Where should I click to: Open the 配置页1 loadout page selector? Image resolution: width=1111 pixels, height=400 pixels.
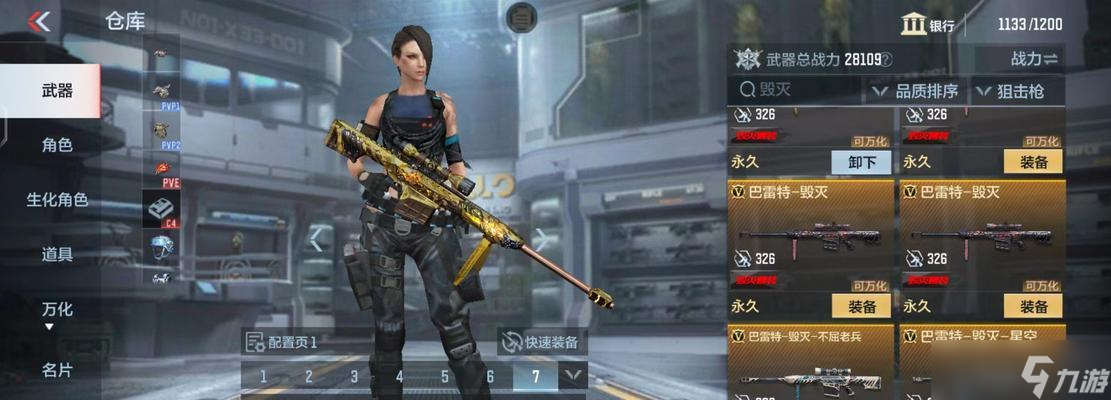pos(282,342)
